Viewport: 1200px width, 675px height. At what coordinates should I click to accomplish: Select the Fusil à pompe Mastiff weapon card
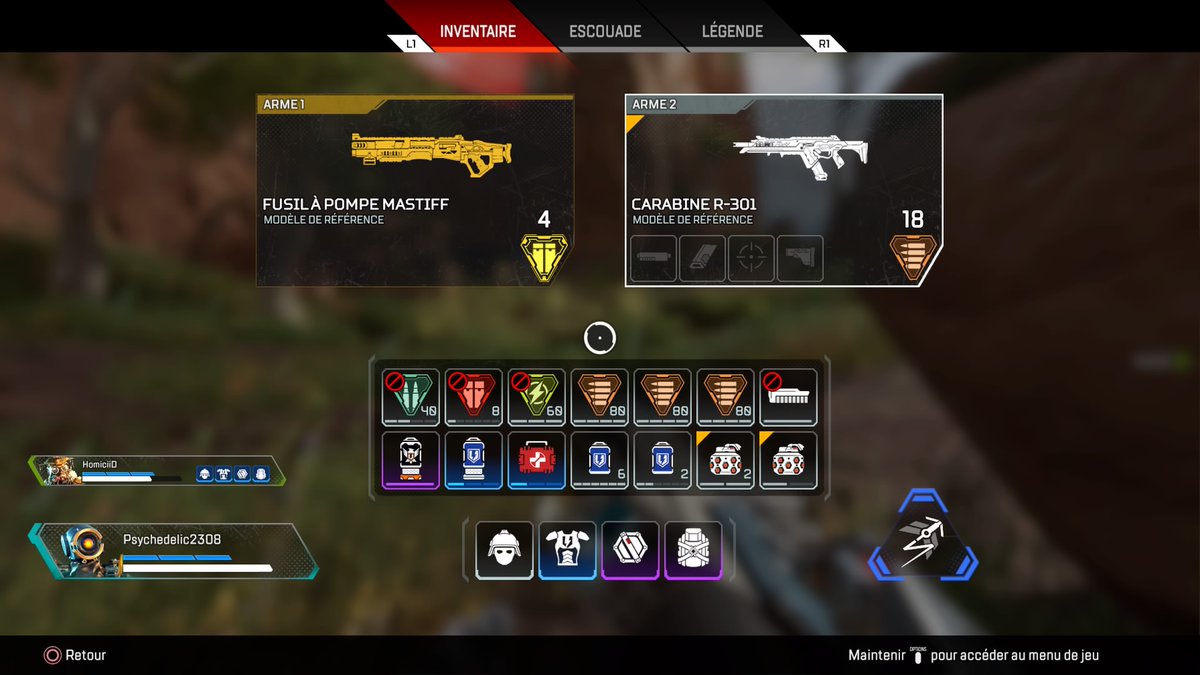pyautogui.click(x=415, y=191)
